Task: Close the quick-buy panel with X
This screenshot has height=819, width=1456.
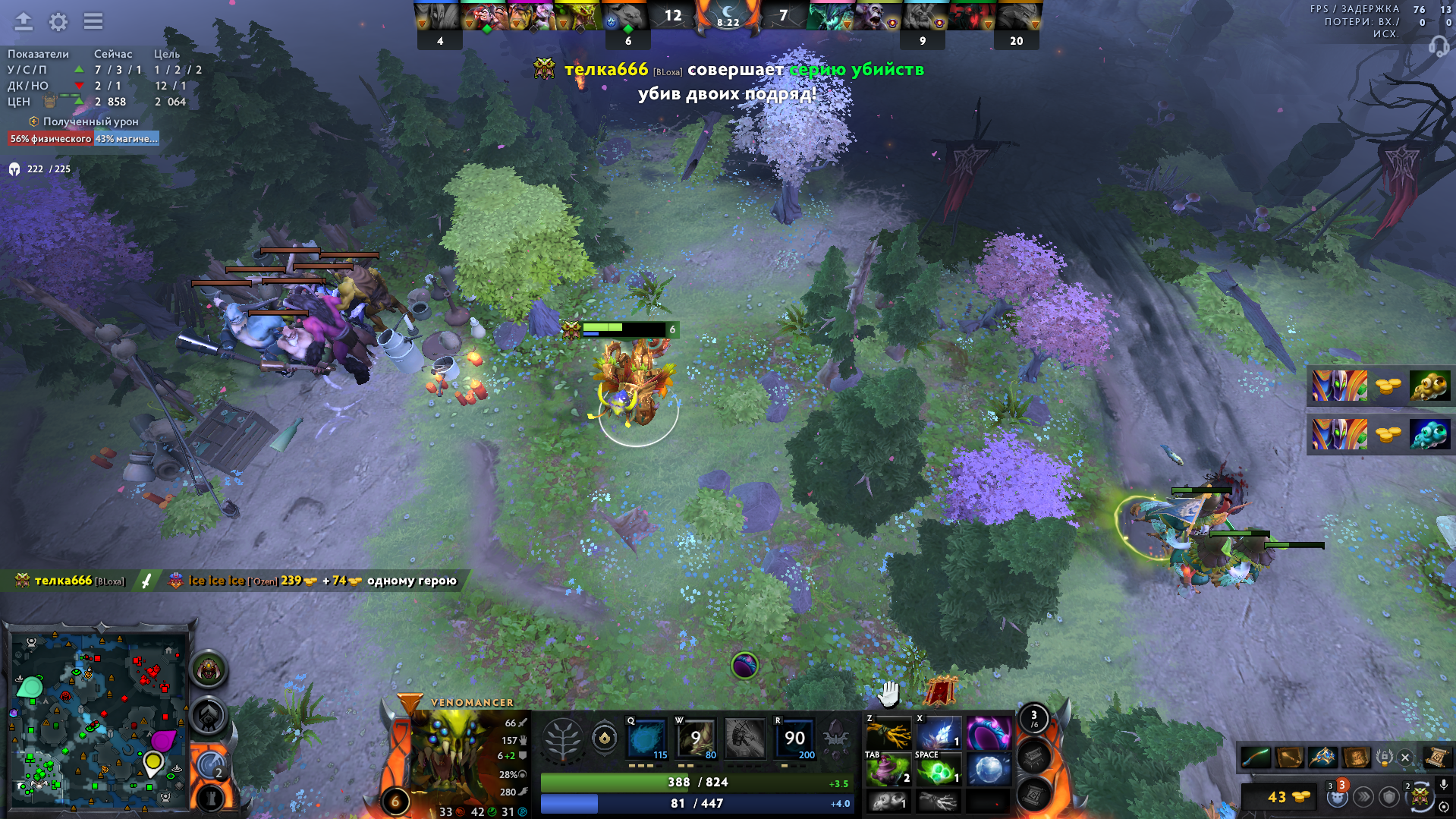Action: [1405, 758]
